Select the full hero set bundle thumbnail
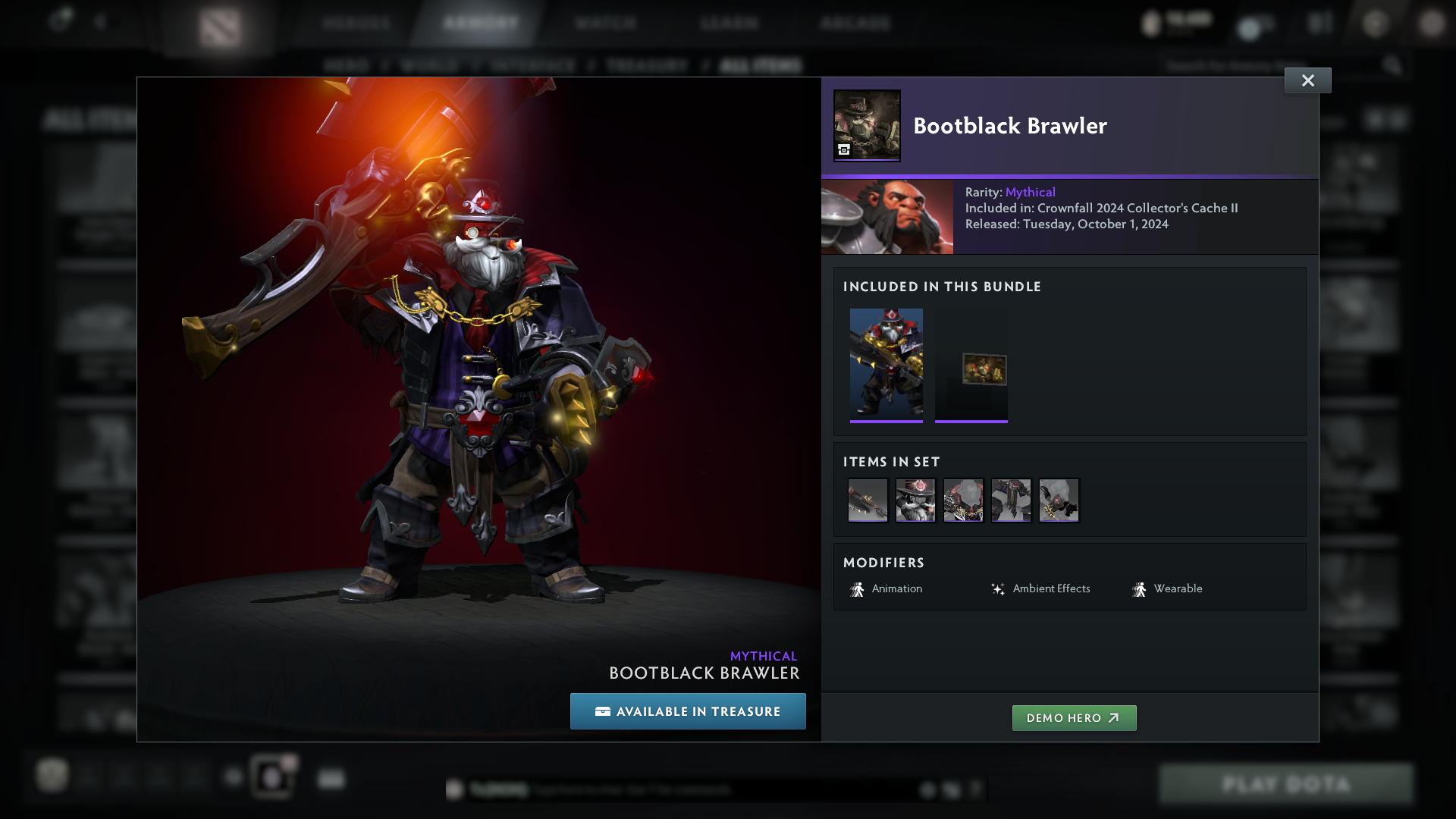This screenshot has width=1456, height=819. click(x=886, y=363)
